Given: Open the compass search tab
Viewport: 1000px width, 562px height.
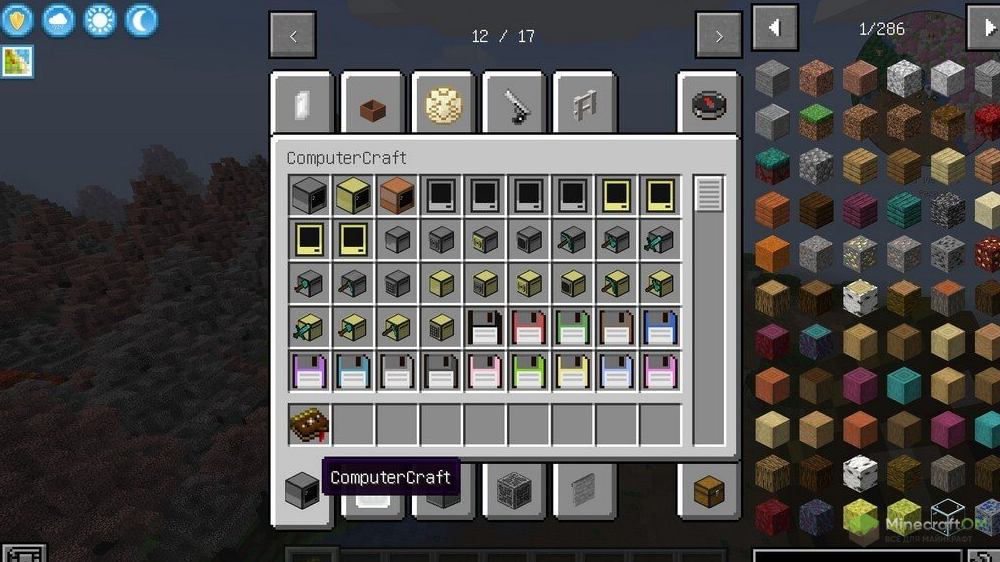Looking at the screenshot, I should pyautogui.click(x=709, y=105).
